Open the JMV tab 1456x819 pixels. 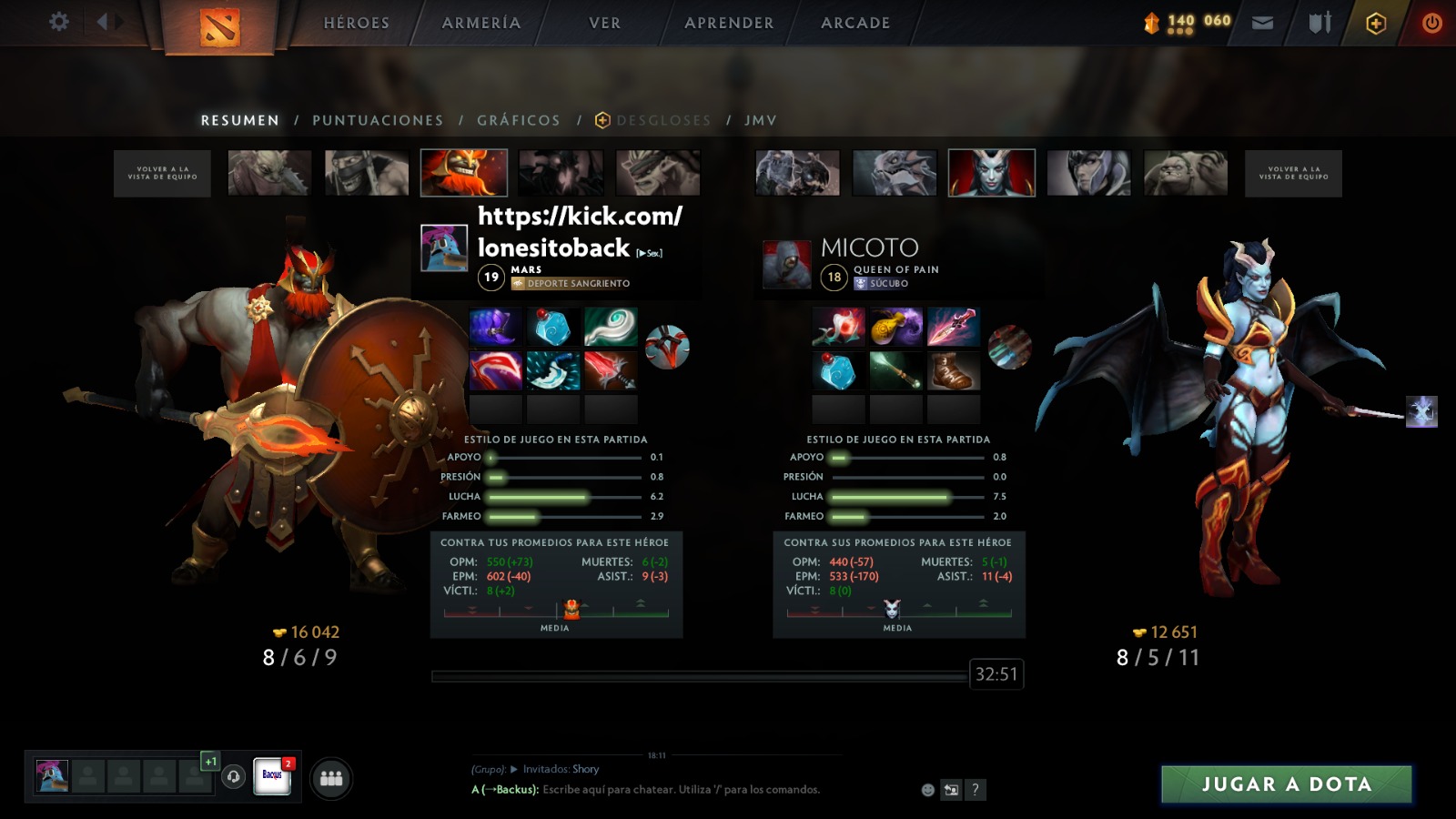tap(761, 120)
